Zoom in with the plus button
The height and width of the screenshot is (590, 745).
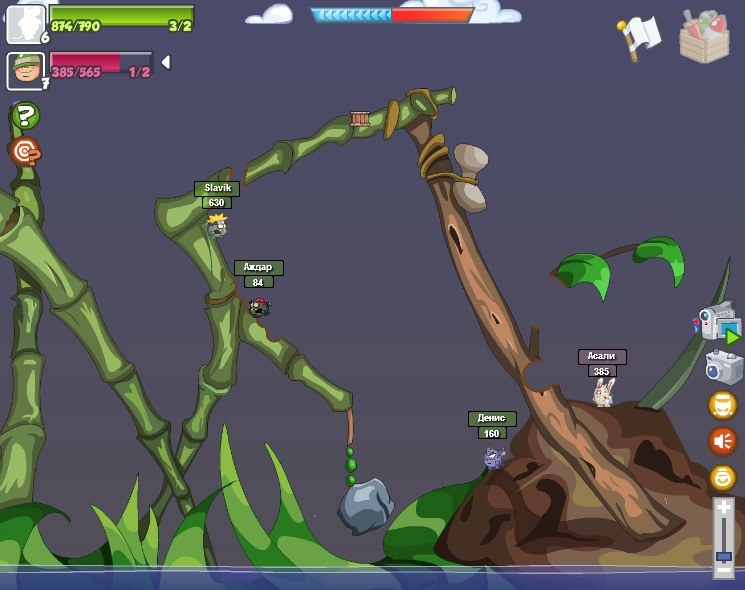point(723,508)
